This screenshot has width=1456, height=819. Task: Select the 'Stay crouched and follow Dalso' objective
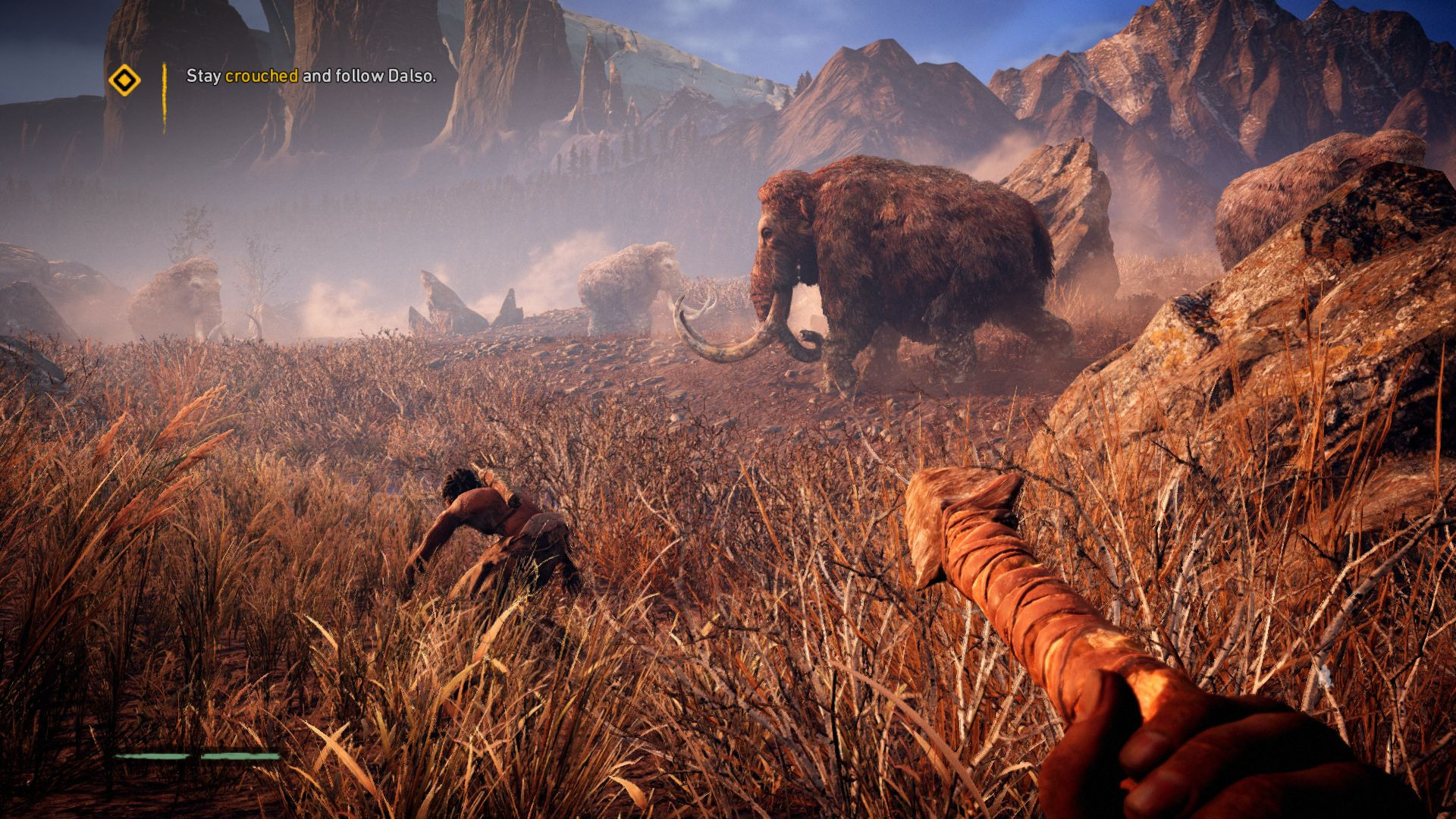(311, 76)
